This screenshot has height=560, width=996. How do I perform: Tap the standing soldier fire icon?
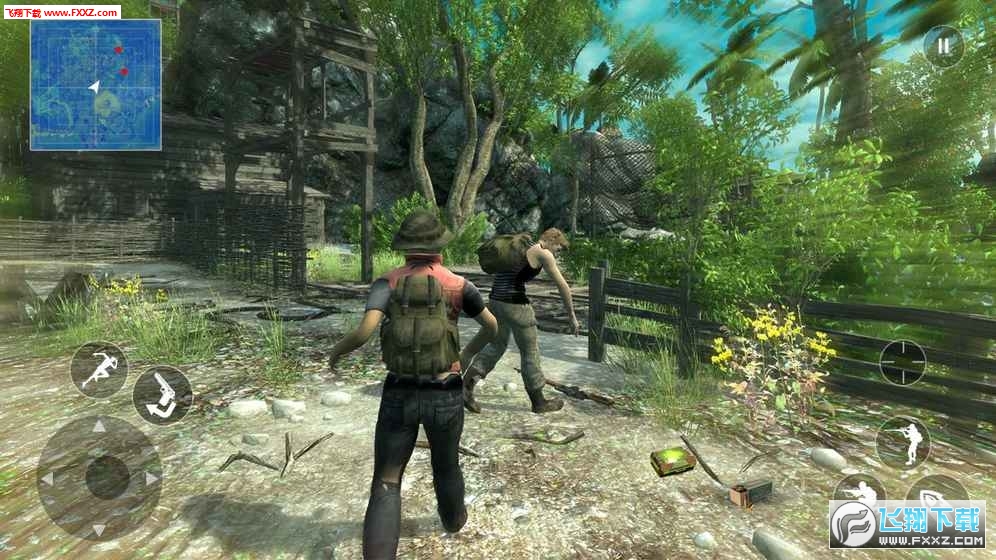902,441
